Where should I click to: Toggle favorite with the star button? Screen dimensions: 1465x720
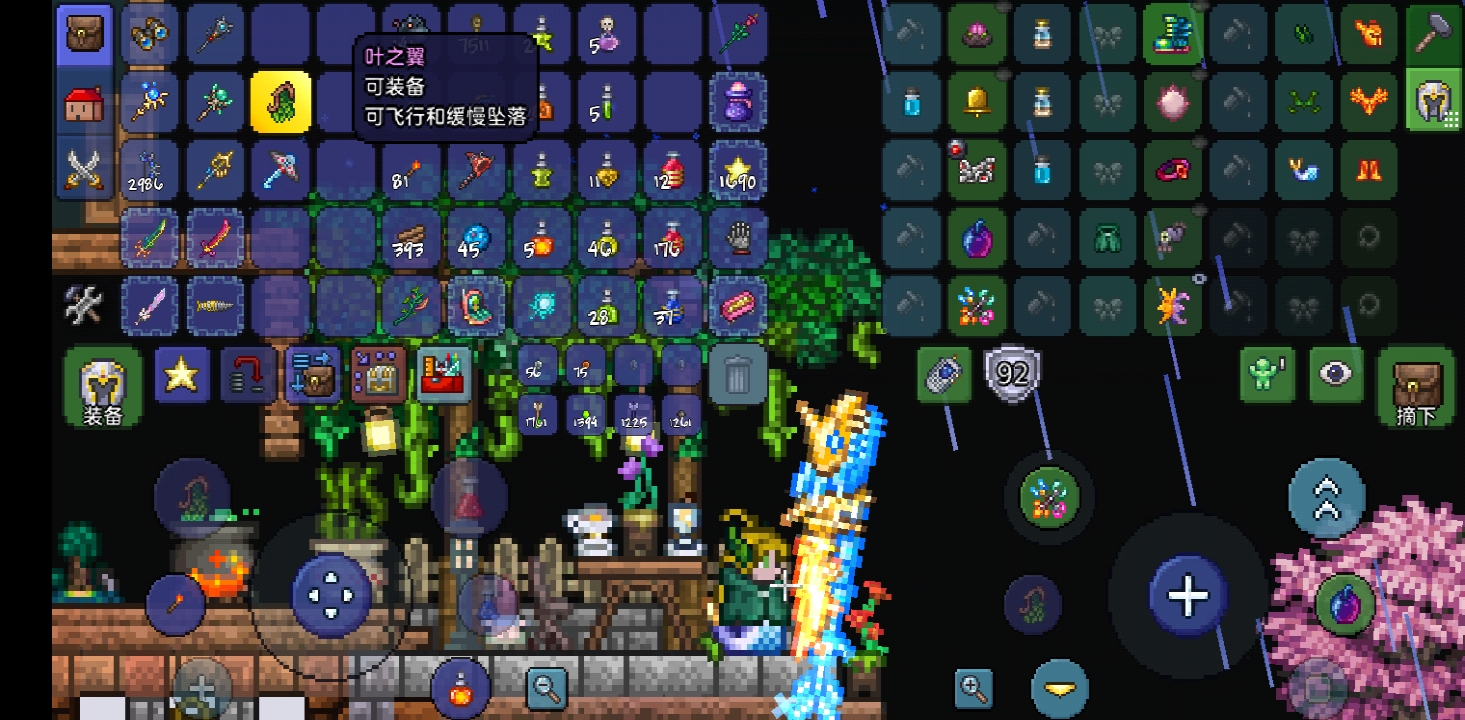pyautogui.click(x=181, y=374)
